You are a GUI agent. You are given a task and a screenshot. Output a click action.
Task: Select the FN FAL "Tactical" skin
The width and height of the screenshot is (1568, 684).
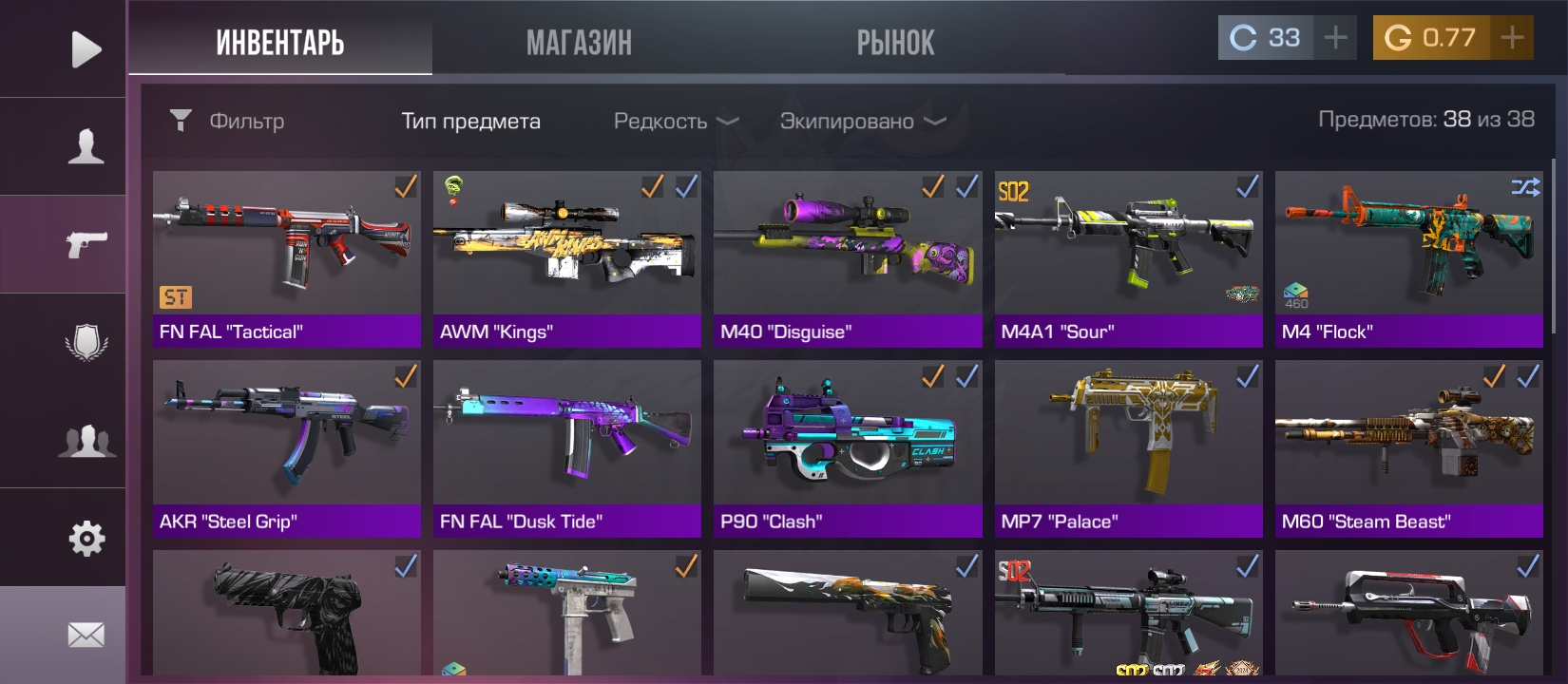(x=286, y=258)
